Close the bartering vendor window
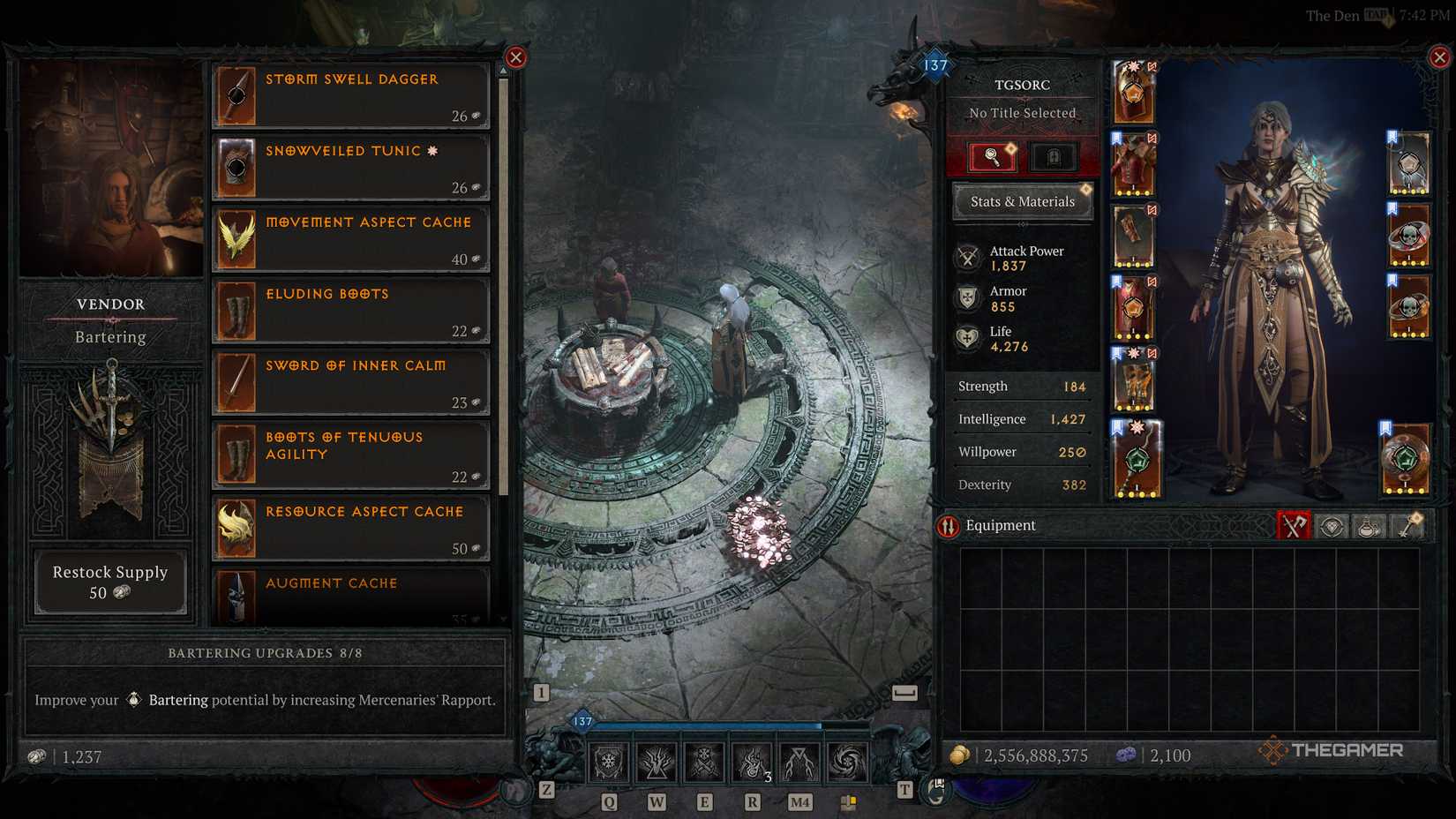The image size is (1456, 819). [x=515, y=57]
